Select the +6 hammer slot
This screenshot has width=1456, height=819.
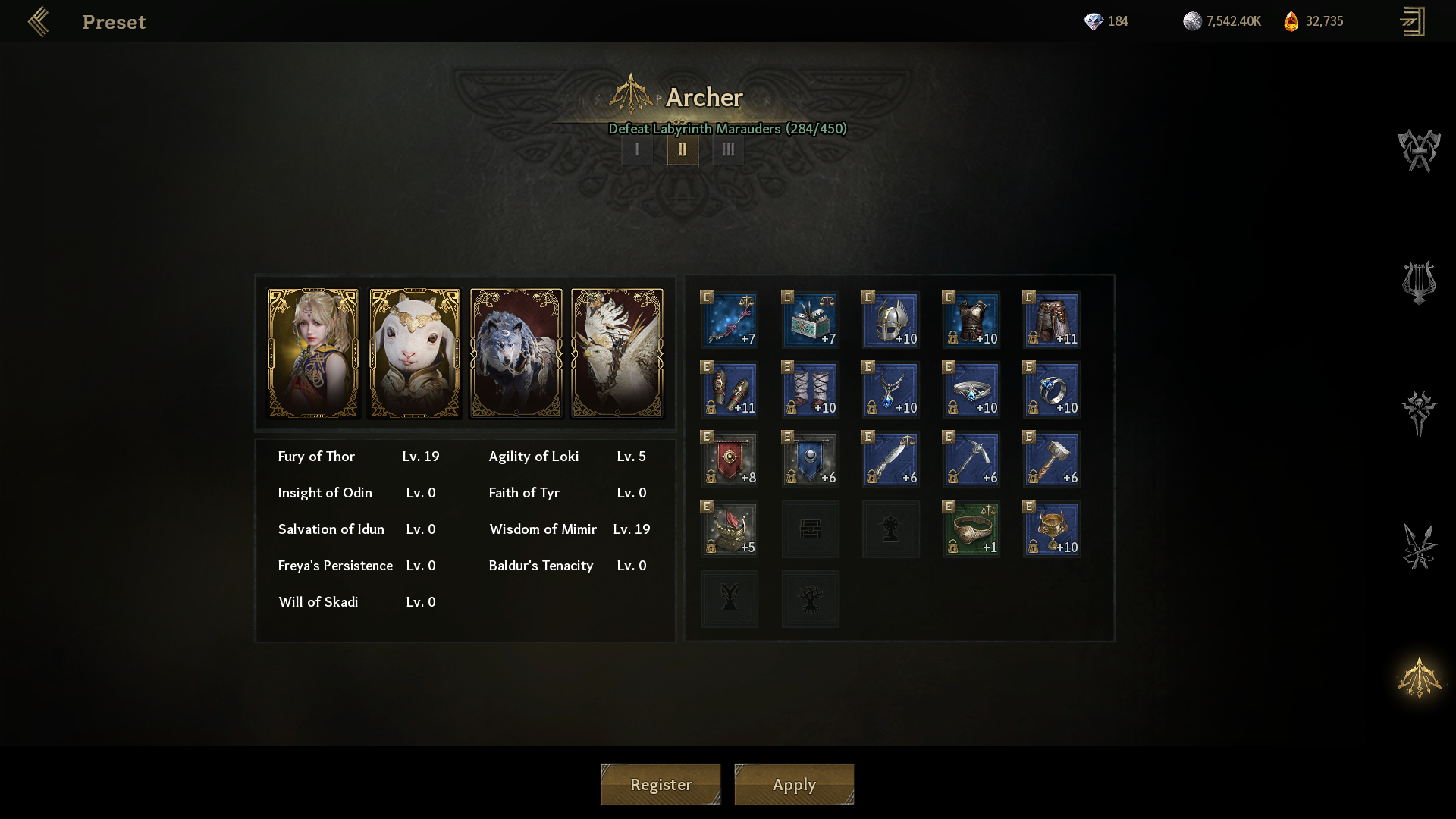coord(1052,460)
